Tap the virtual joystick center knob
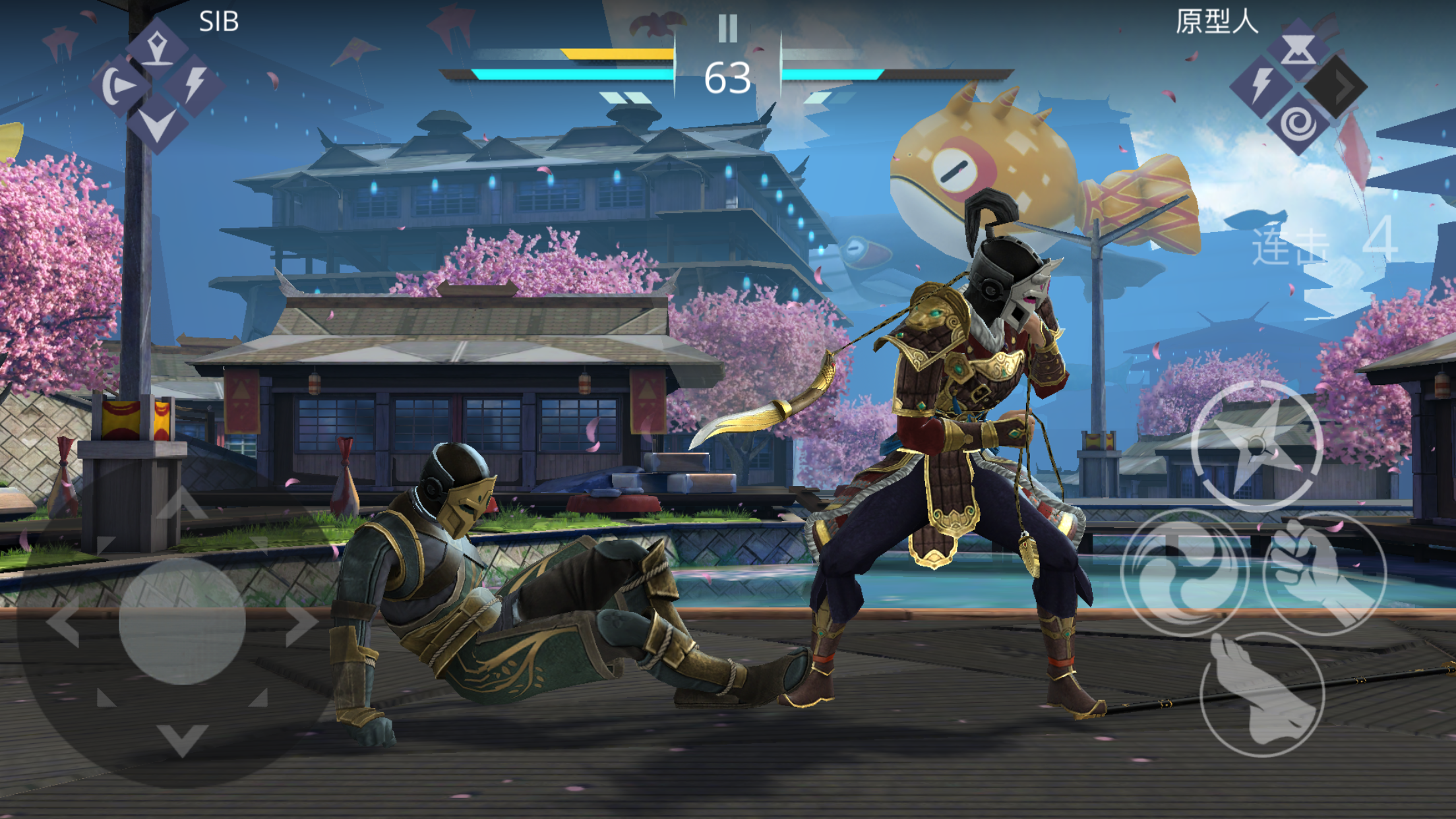Image resolution: width=1456 pixels, height=819 pixels. coord(182,621)
